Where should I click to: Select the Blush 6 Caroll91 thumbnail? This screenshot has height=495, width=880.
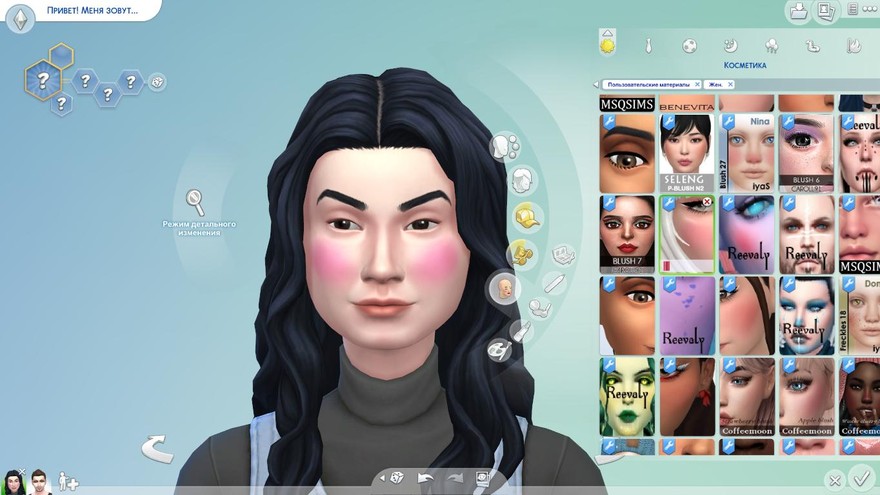tap(806, 152)
